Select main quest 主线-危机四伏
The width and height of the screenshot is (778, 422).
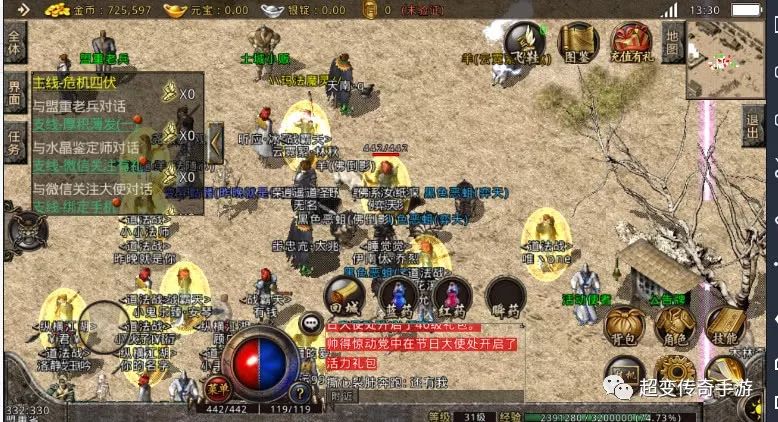point(75,82)
